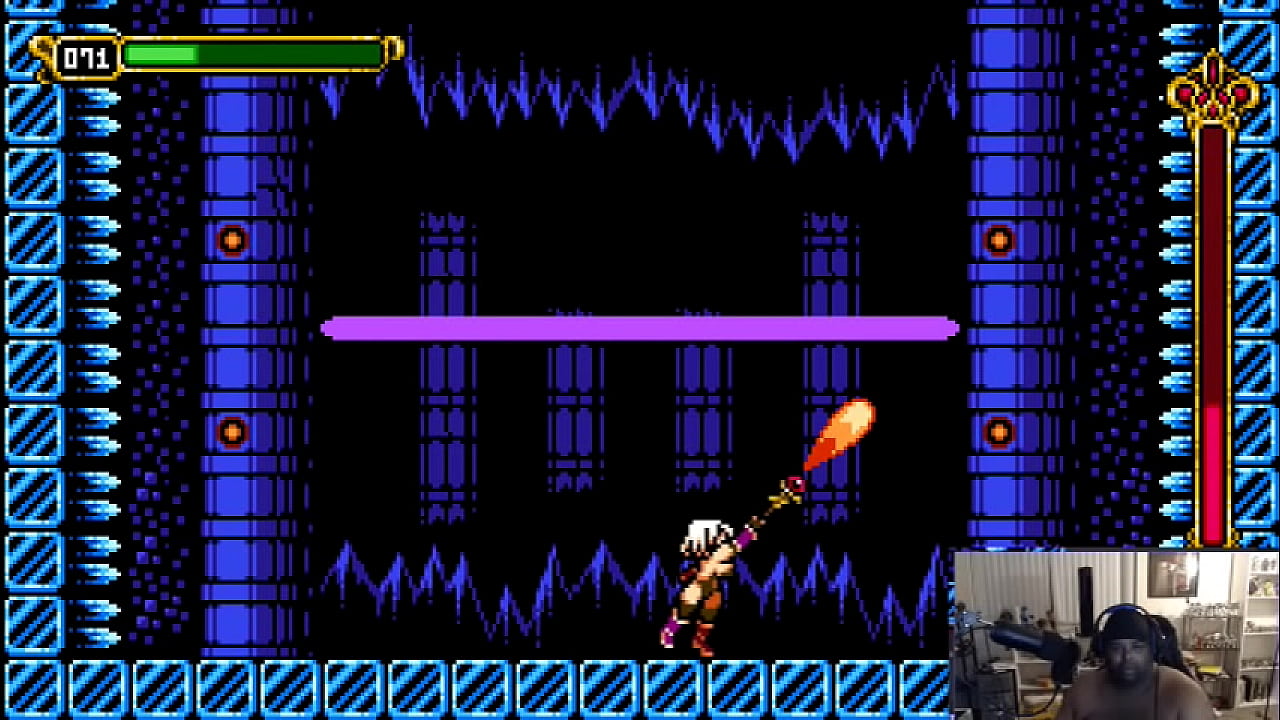Toggle the purple laser platform visibility
1280x720 pixels.
point(640,328)
